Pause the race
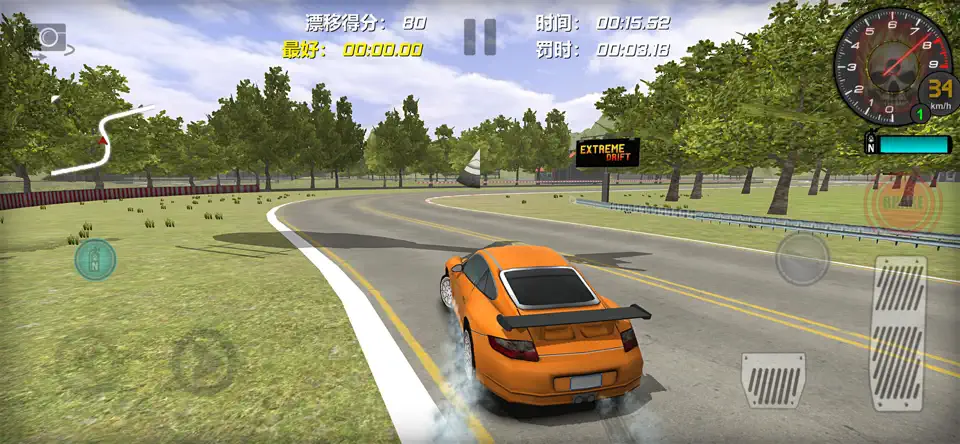This screenshot has width=960, height=444. tap(480, 37)
